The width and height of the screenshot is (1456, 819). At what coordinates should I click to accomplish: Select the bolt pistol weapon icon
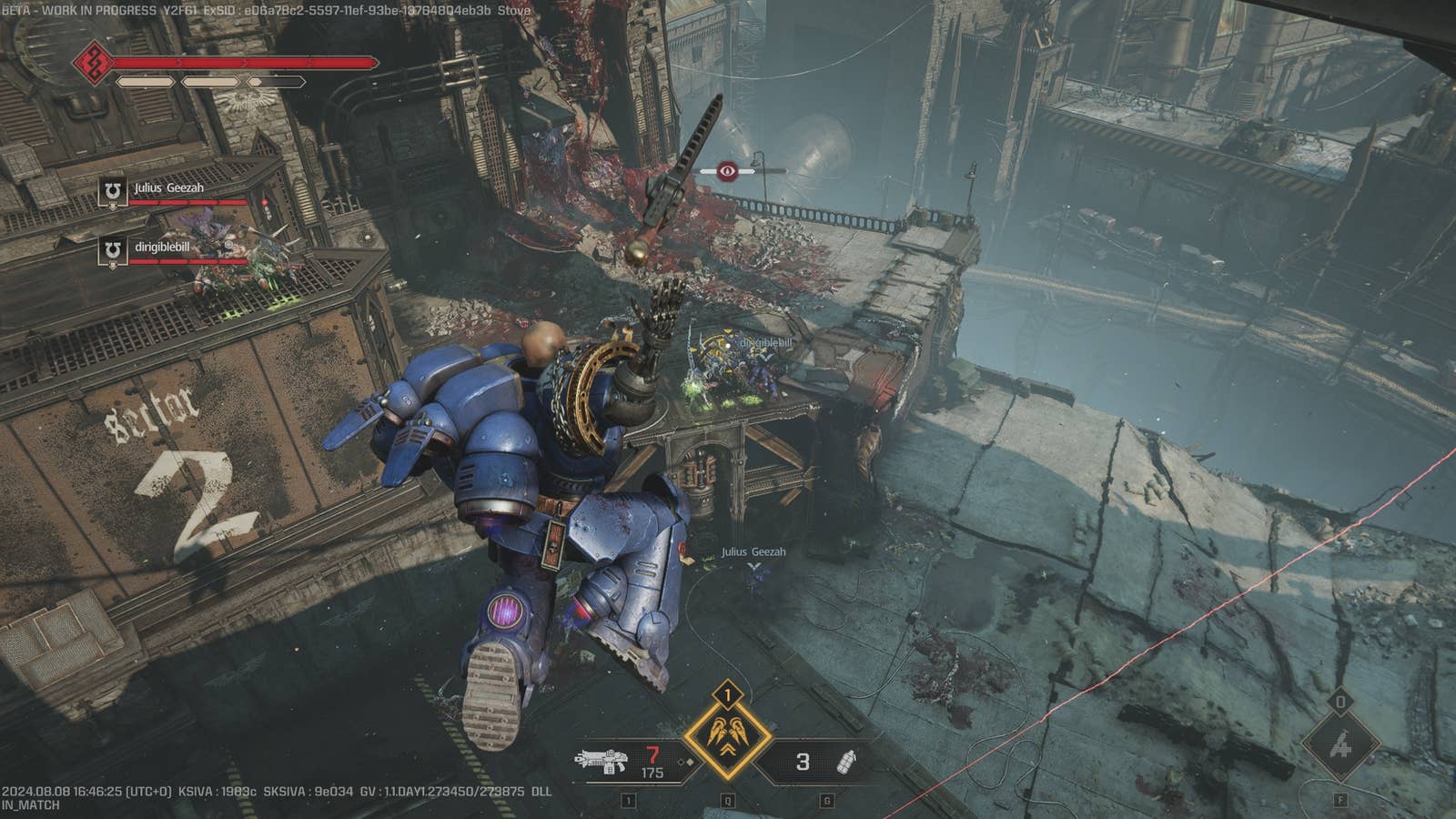(x=602, y=762)
